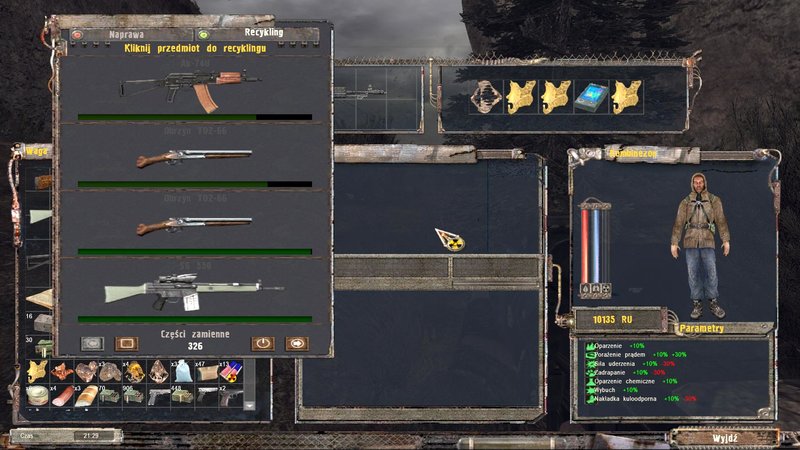Image resolution: width=800 pixels, height=450 pixels.
Task: Select the sausage in the inventory
Action: tap(61, 396)
